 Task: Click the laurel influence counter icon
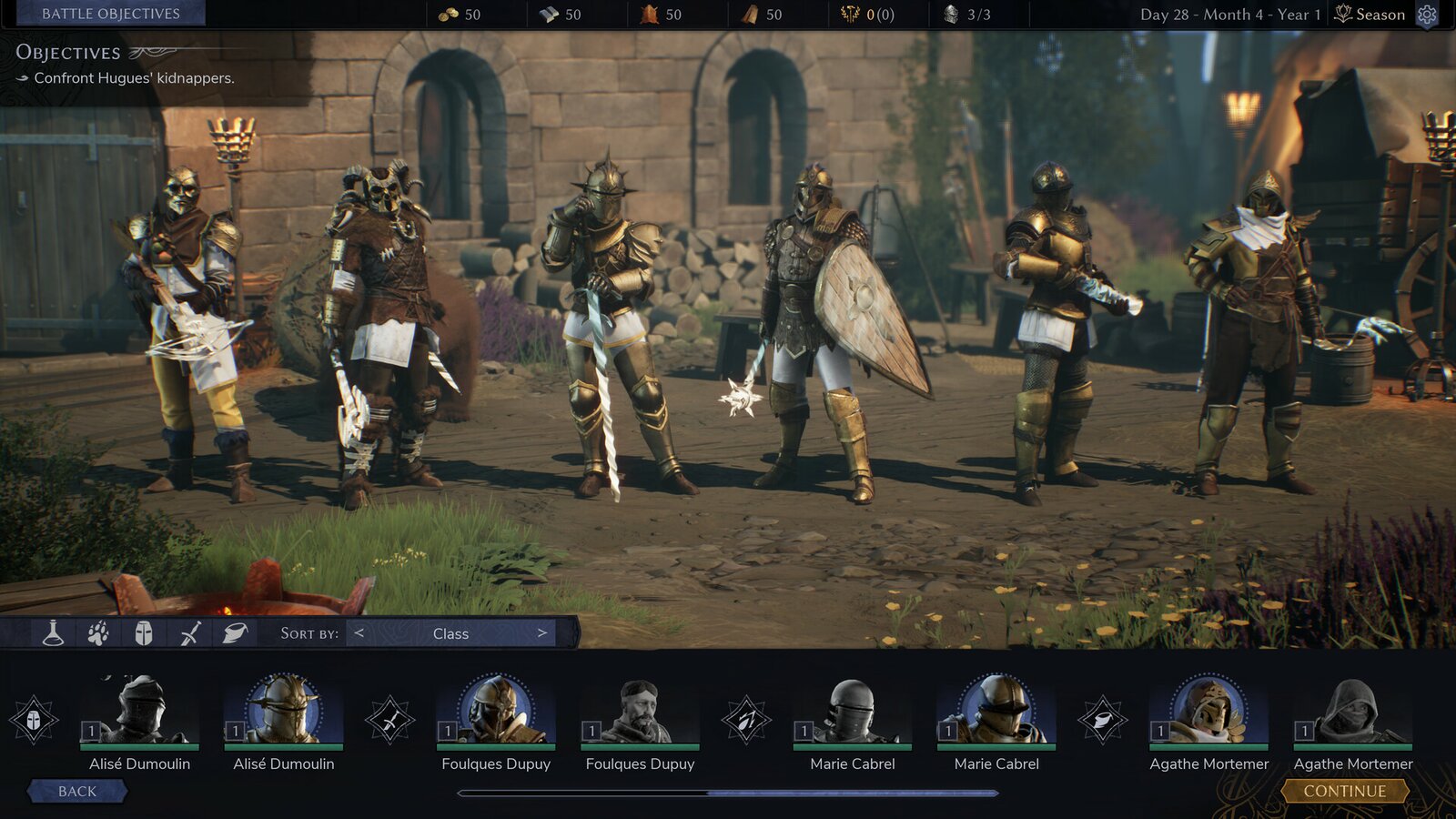pos(848,14)
